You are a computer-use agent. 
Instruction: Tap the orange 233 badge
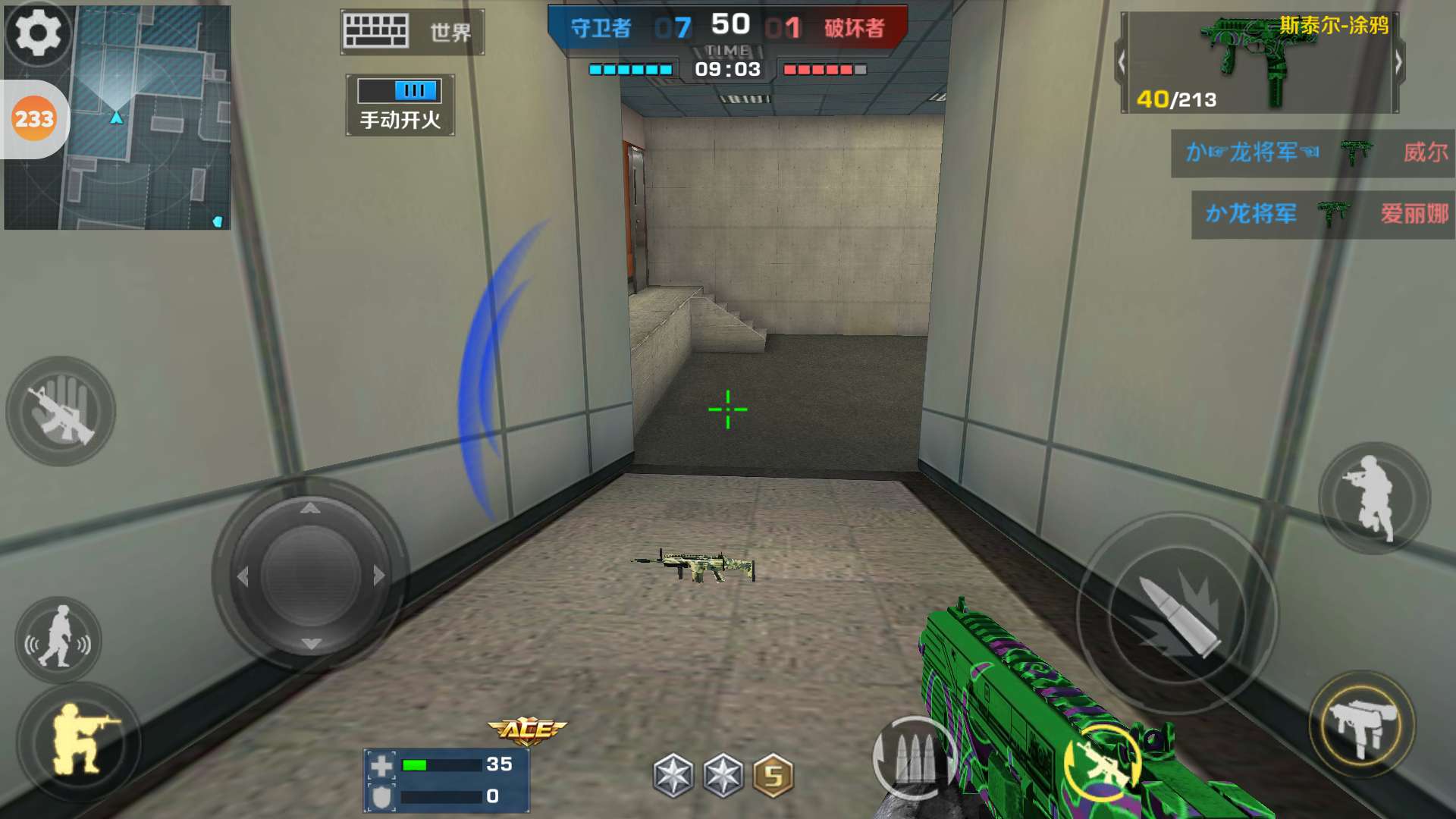pos(34,119)
